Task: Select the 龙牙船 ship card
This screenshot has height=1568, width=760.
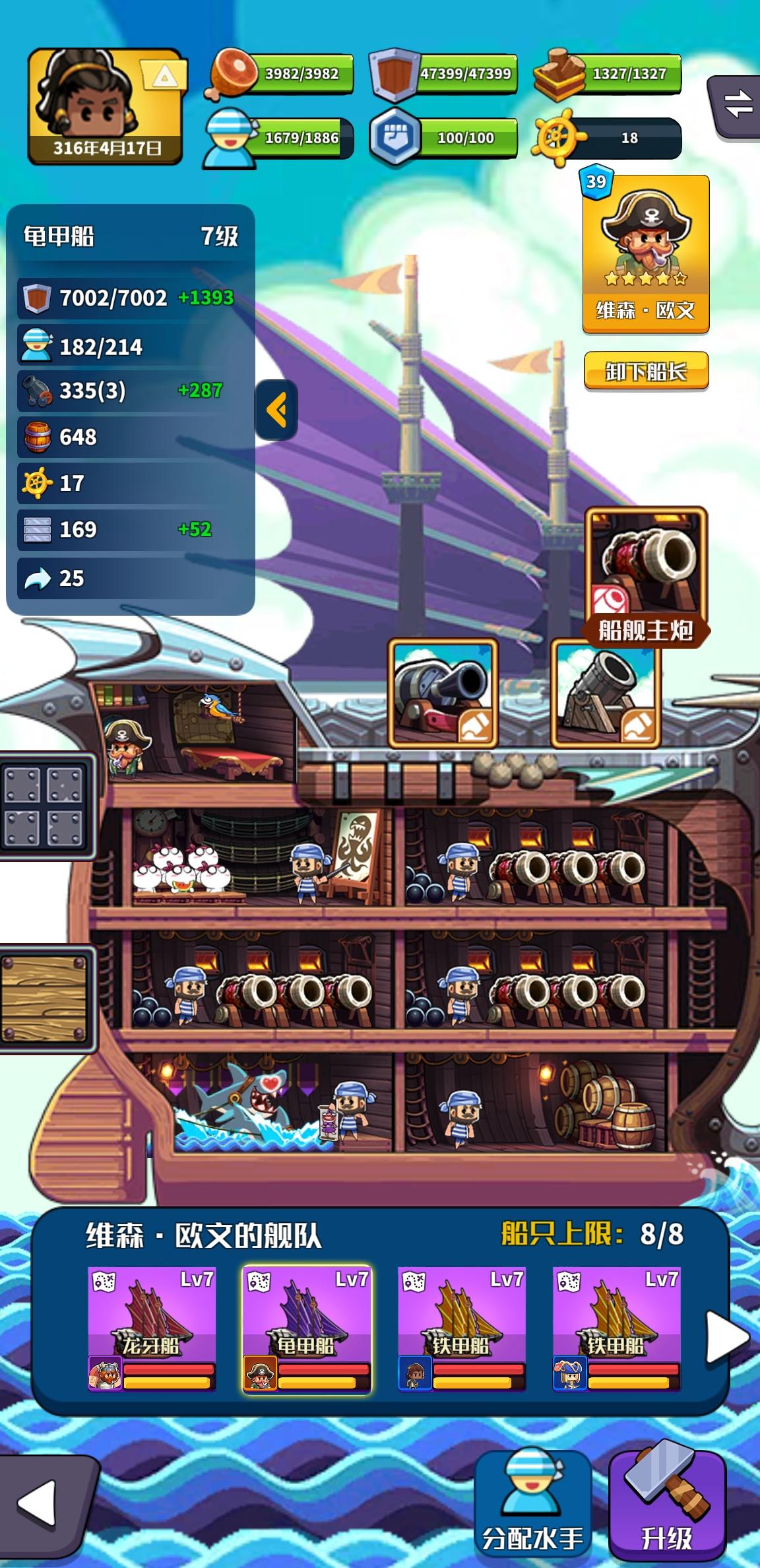Action: (152, 1328)
